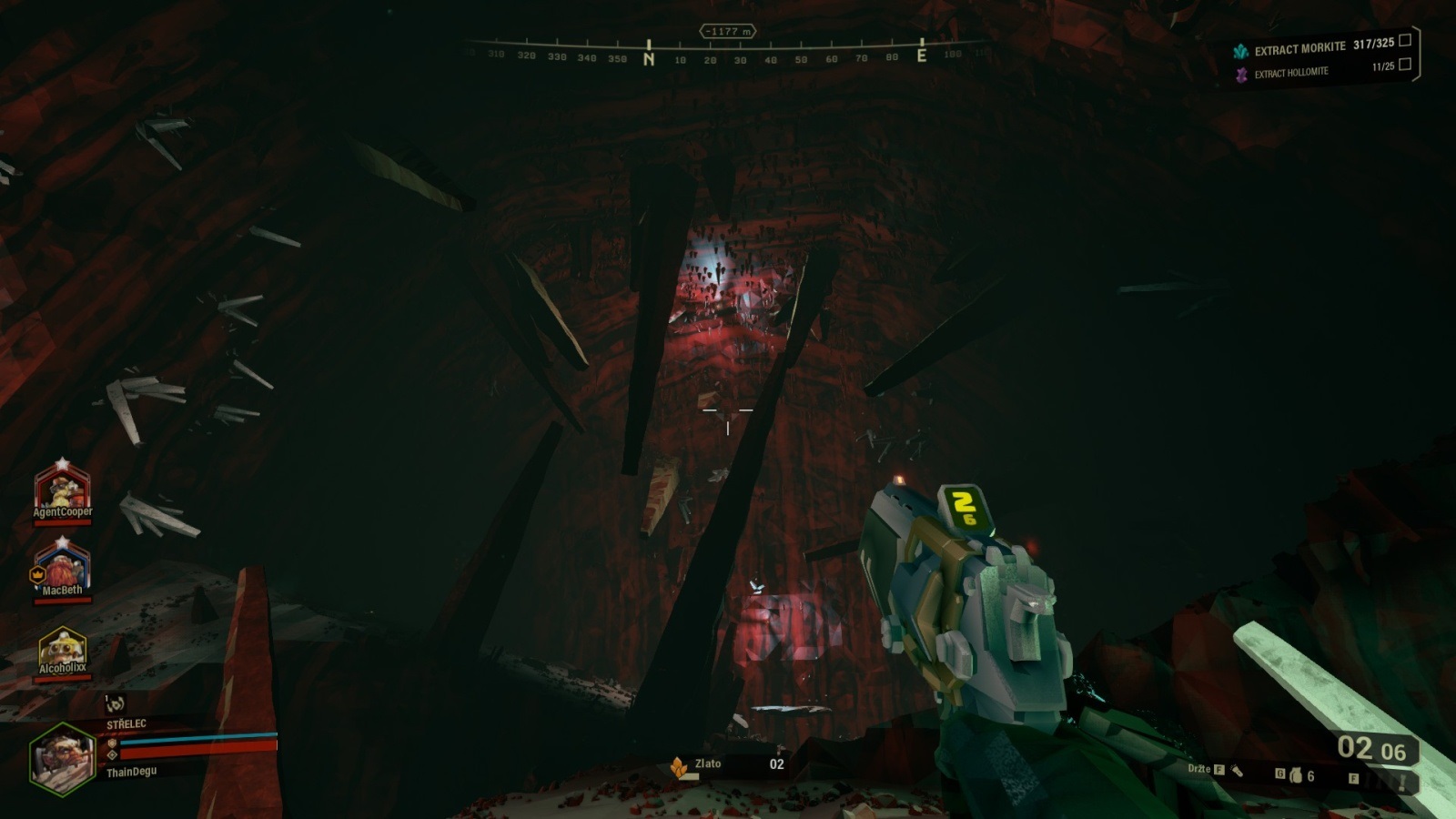Tick the Extract Morkite objective checkbox
Viewport: 1456px width, 819px height.
[x=1405, y=40]
